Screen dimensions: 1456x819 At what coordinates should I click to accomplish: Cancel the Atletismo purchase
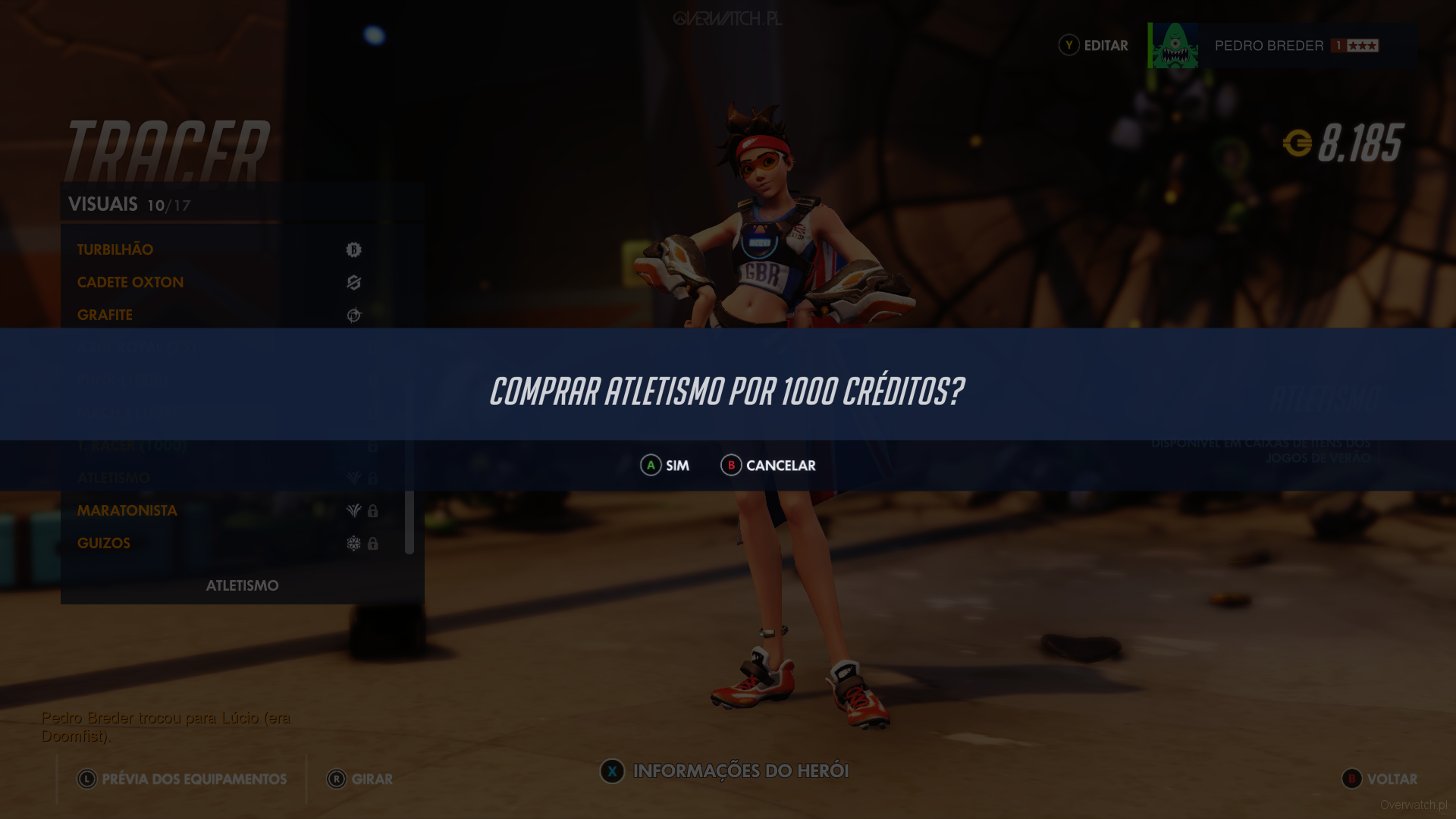(768, 466)
